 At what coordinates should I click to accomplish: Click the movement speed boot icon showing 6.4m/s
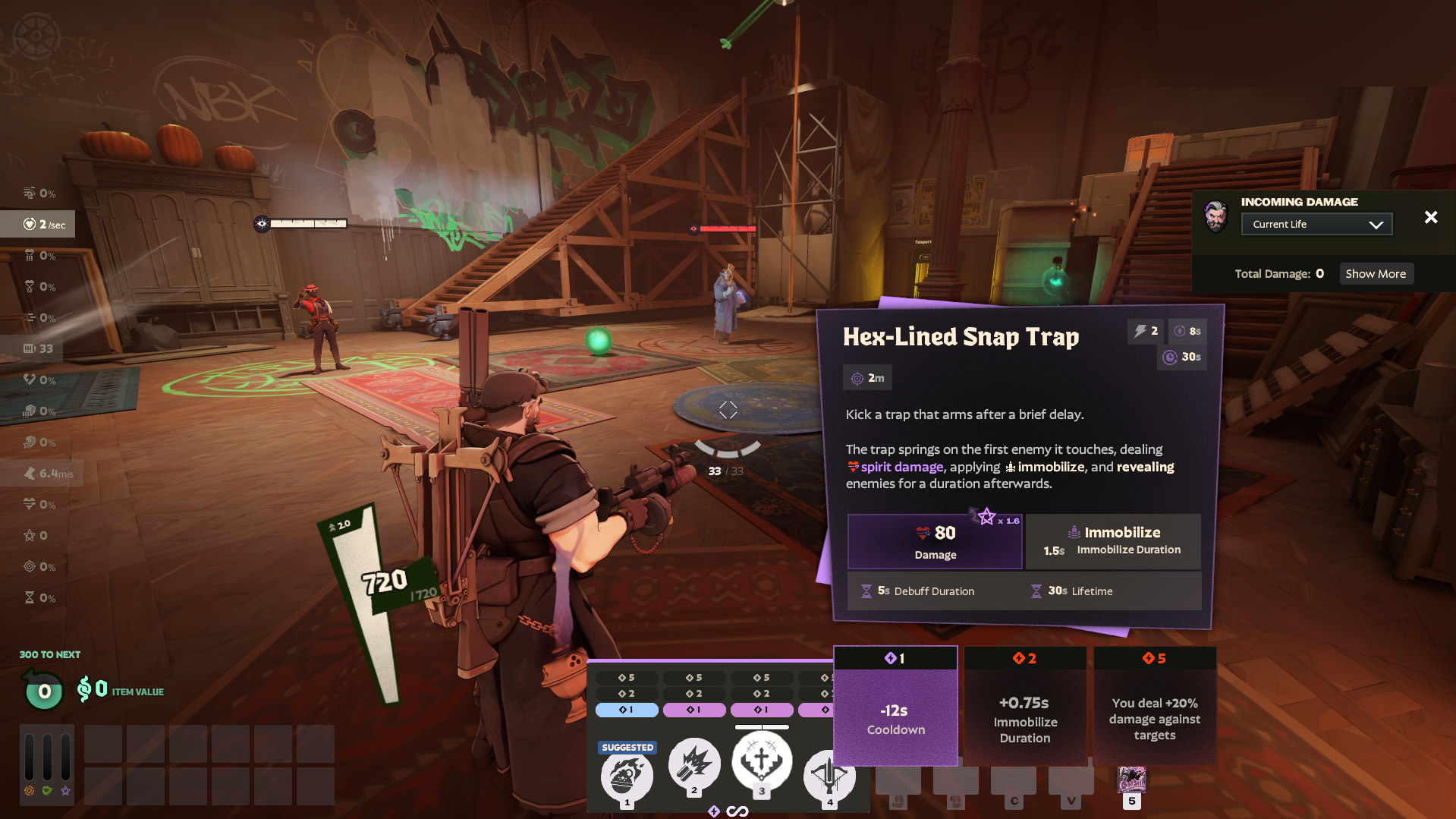pyautogui.click(x=31, y=472)
